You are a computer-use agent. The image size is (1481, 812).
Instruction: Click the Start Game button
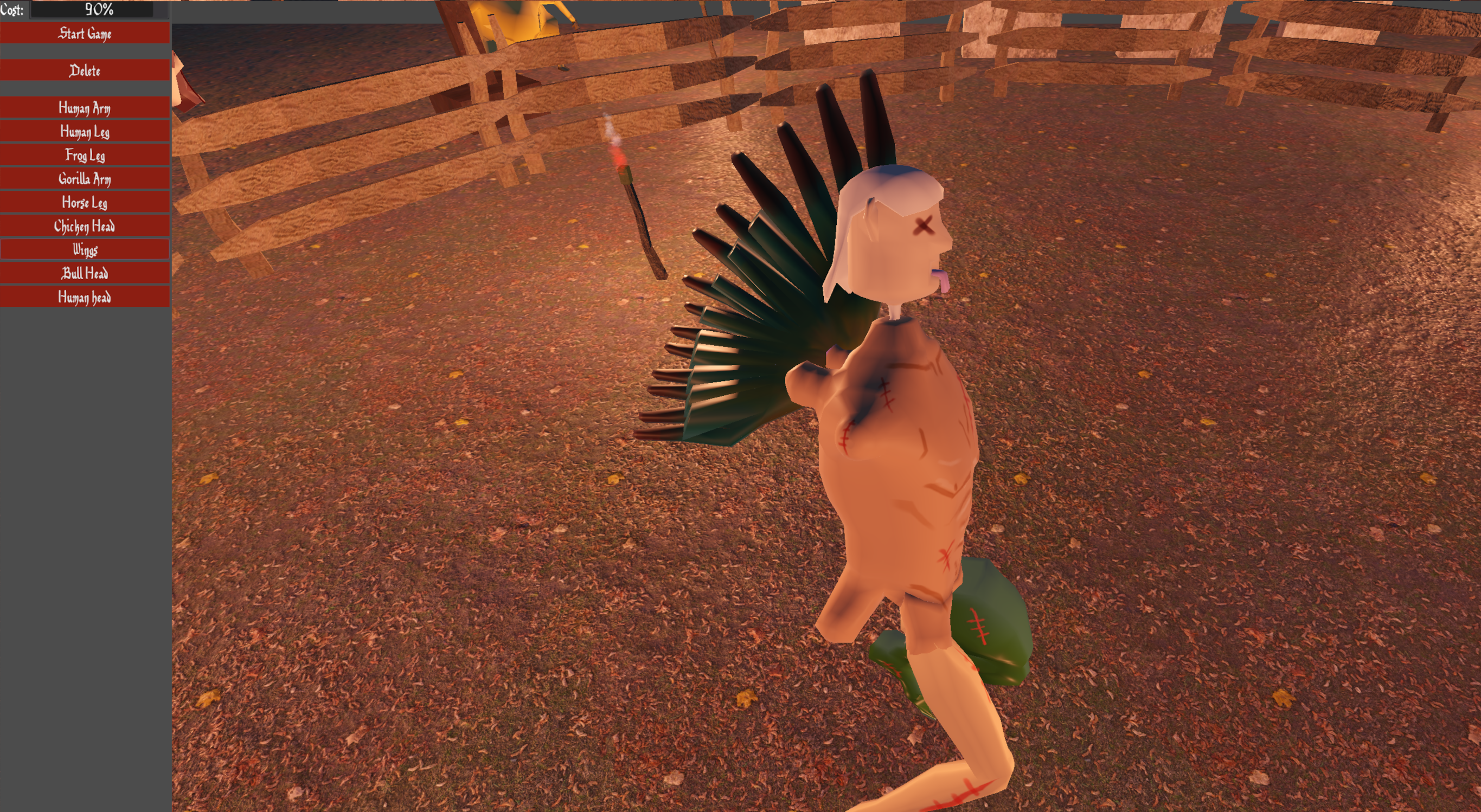85,33
